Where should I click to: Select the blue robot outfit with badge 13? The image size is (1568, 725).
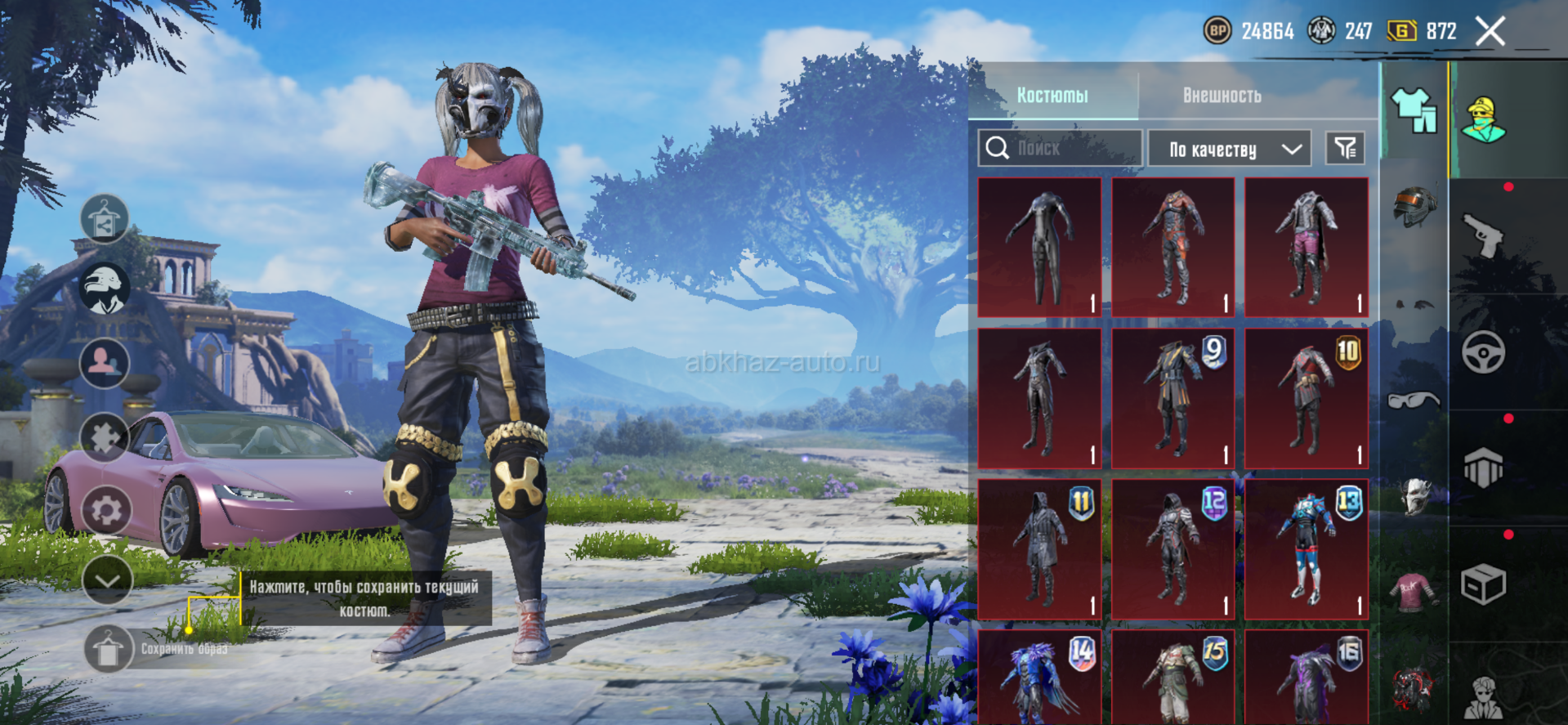(1306, 549)
